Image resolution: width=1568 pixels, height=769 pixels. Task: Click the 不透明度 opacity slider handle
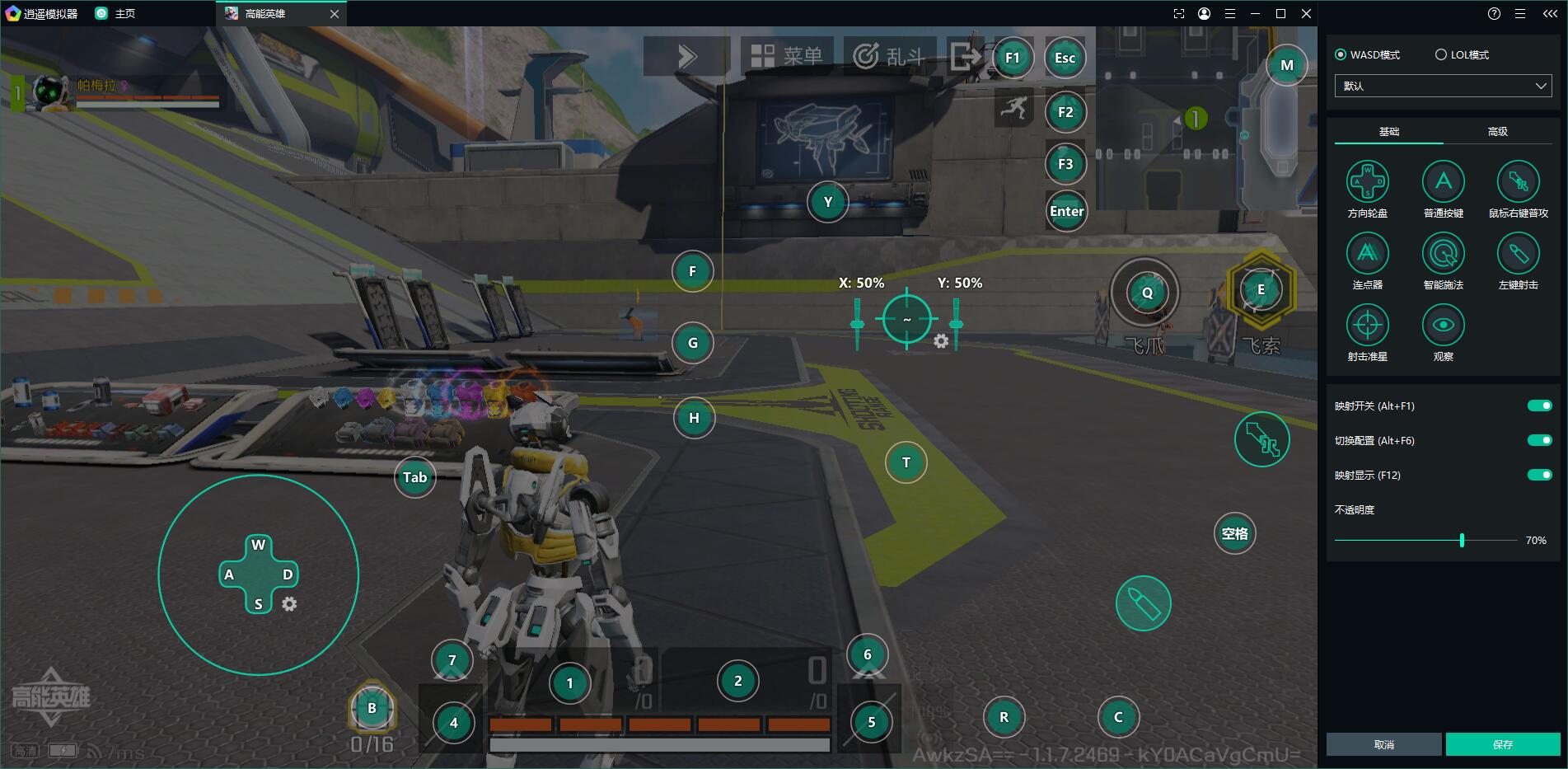pos(1462,541)
